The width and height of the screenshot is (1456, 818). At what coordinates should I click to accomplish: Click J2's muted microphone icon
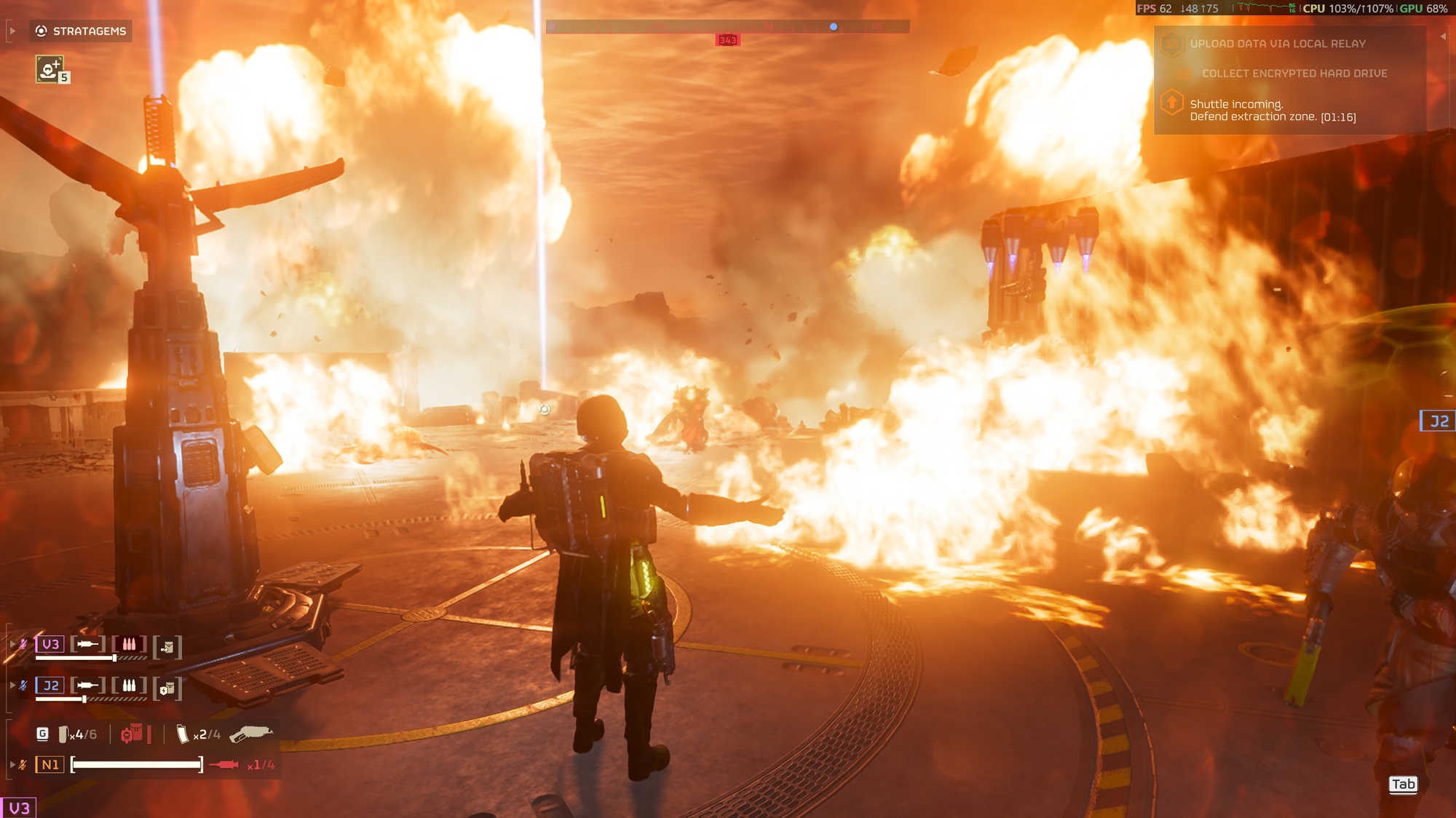(23, 686)
